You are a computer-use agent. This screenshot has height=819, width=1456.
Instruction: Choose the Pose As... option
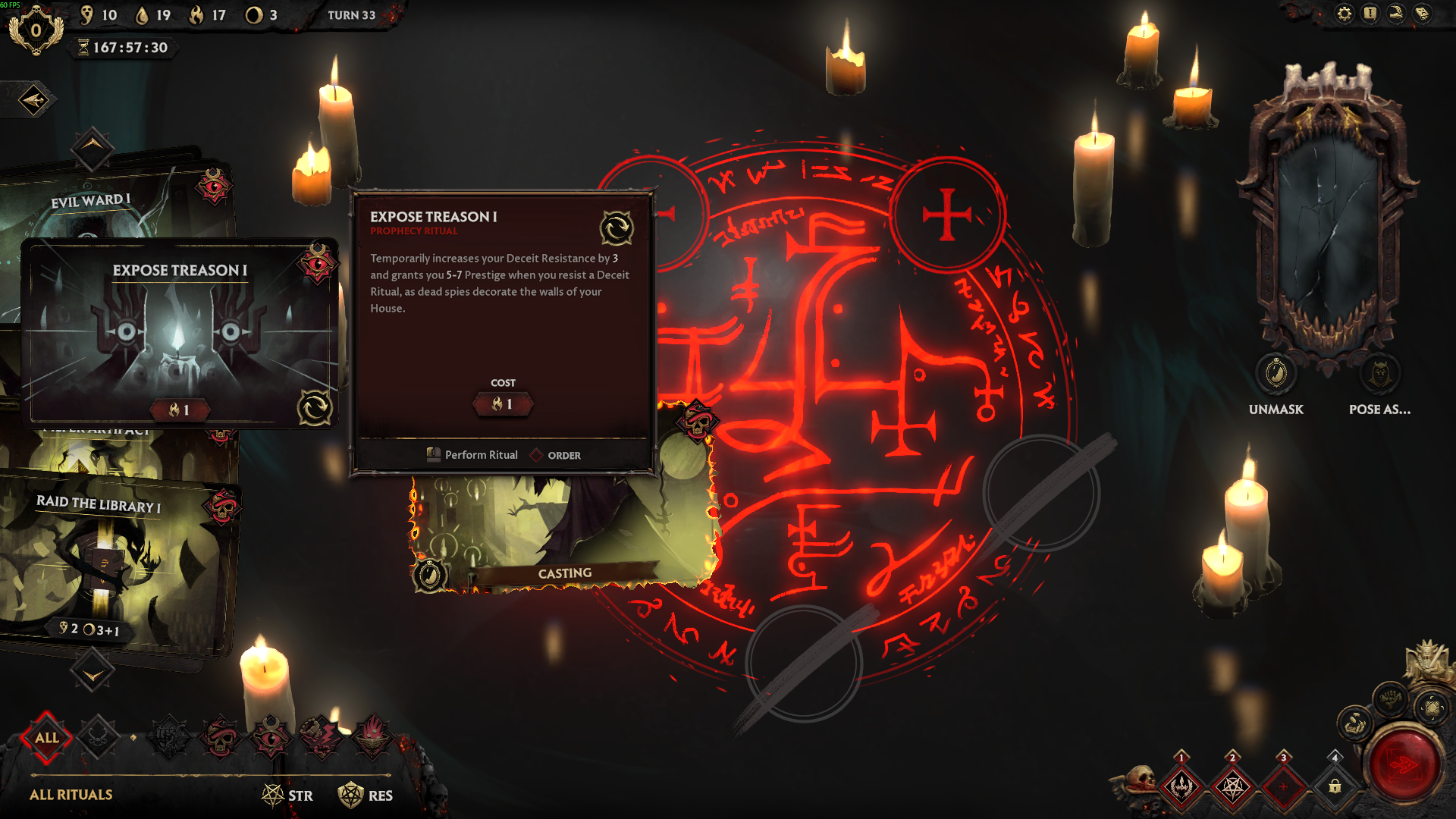[1379, 375]
